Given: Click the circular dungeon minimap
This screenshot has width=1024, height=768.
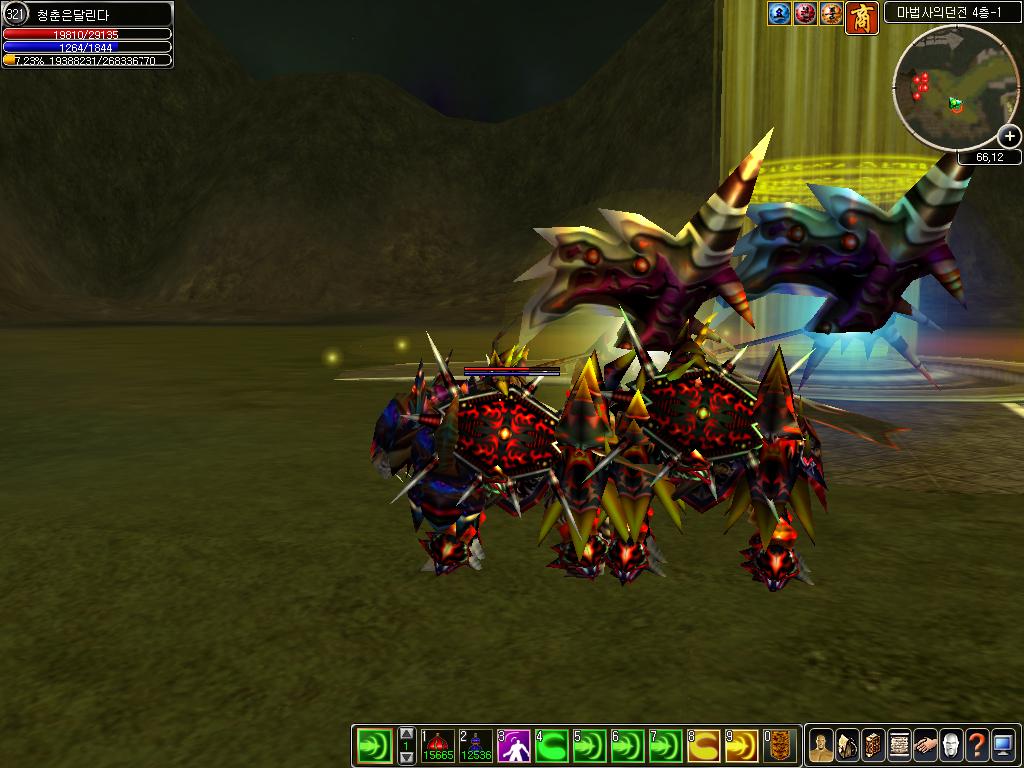Looking at the screenshot, I should click(x=955, y=88).
